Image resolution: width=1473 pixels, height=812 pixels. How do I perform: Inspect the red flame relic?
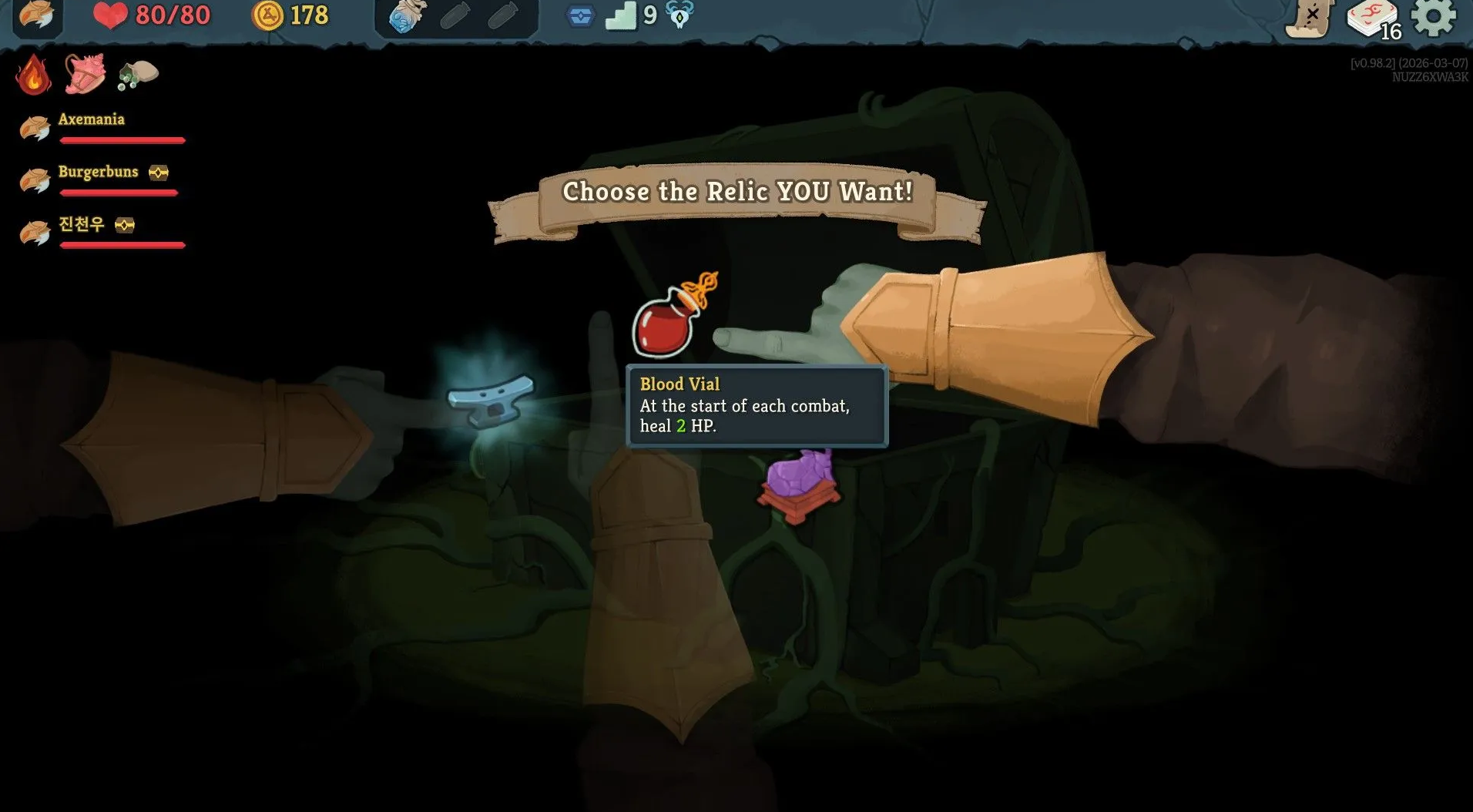coord(33,75)
